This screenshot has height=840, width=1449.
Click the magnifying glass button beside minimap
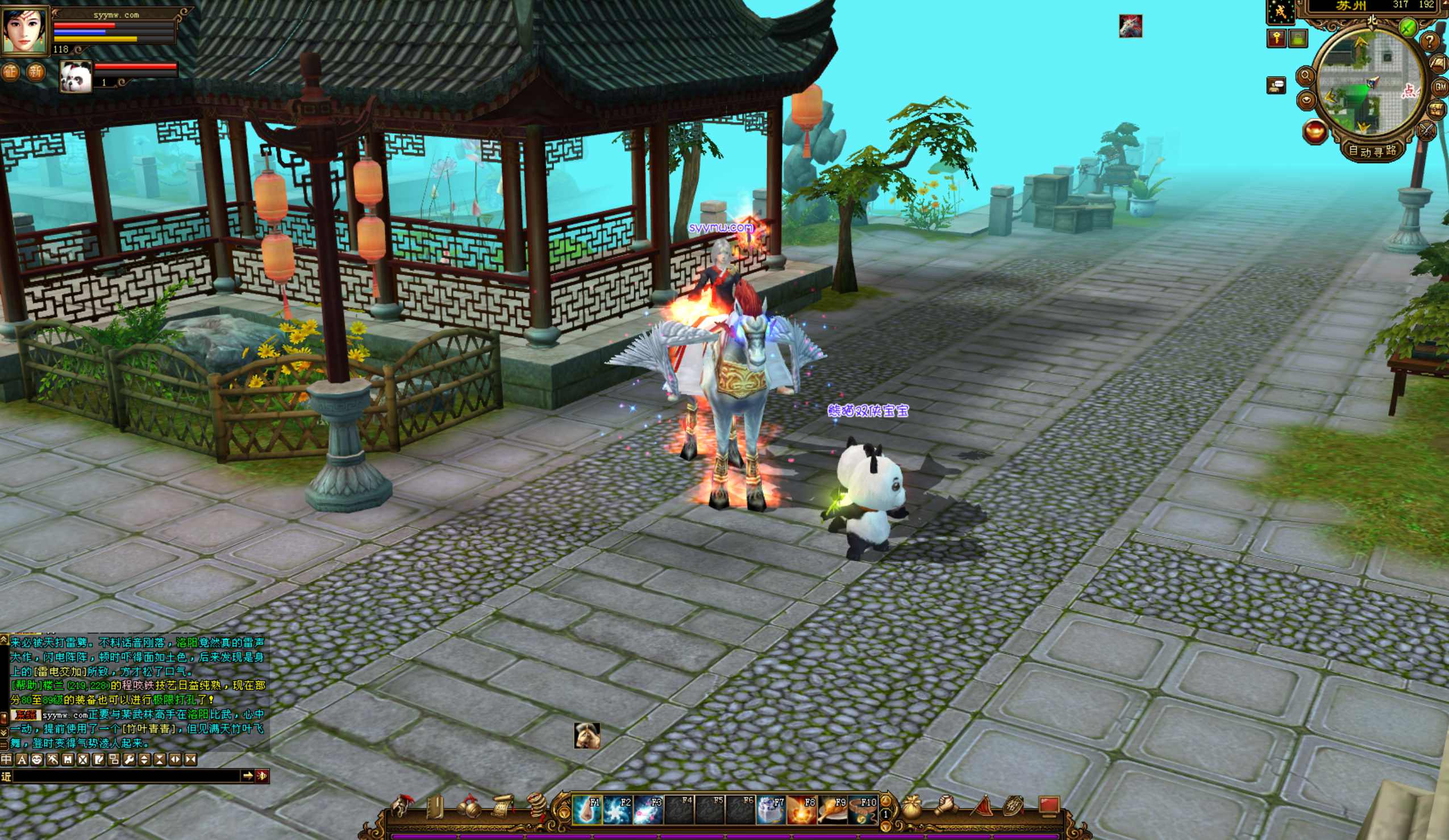click(1305, 76)
